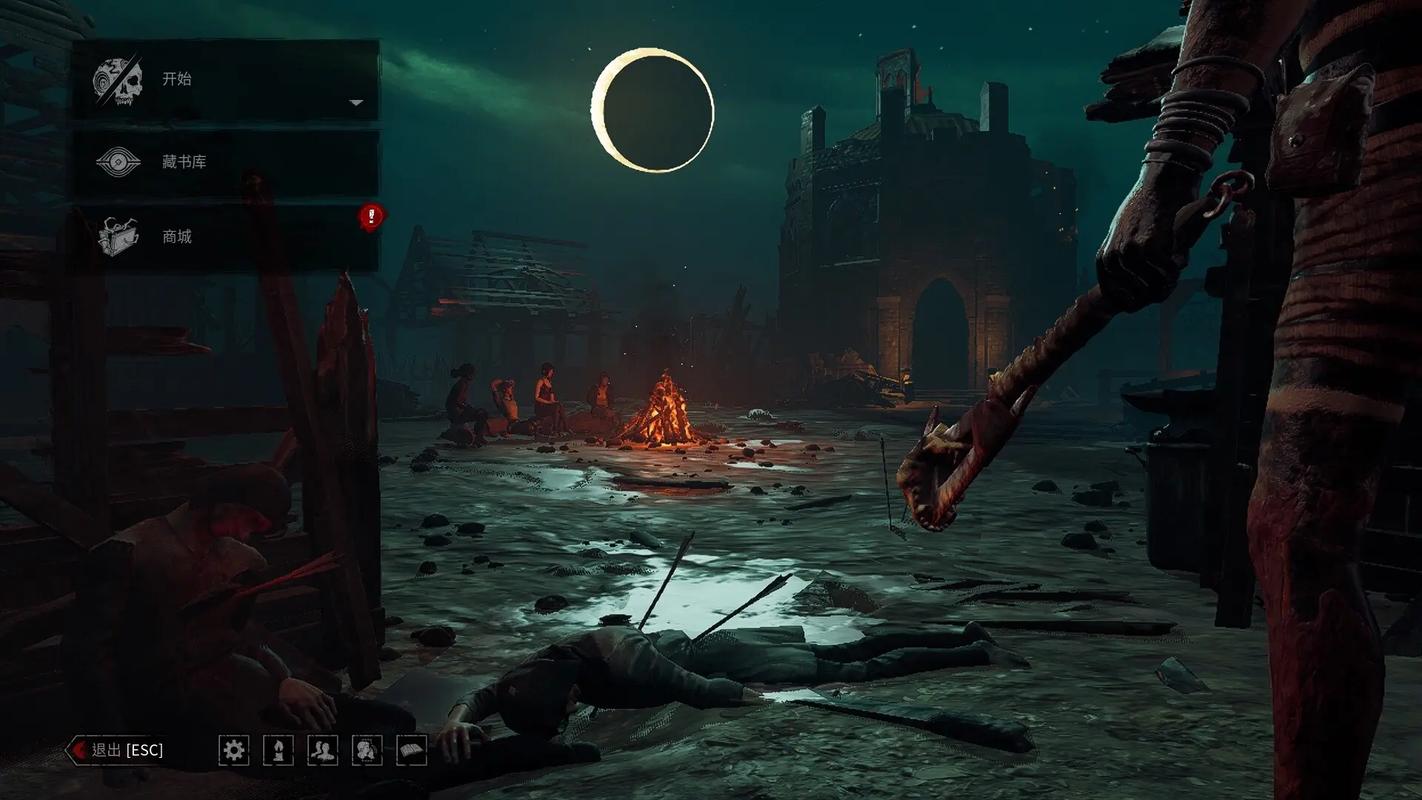
Task: Open the friends list silhouettes icon
Action: 322,750
